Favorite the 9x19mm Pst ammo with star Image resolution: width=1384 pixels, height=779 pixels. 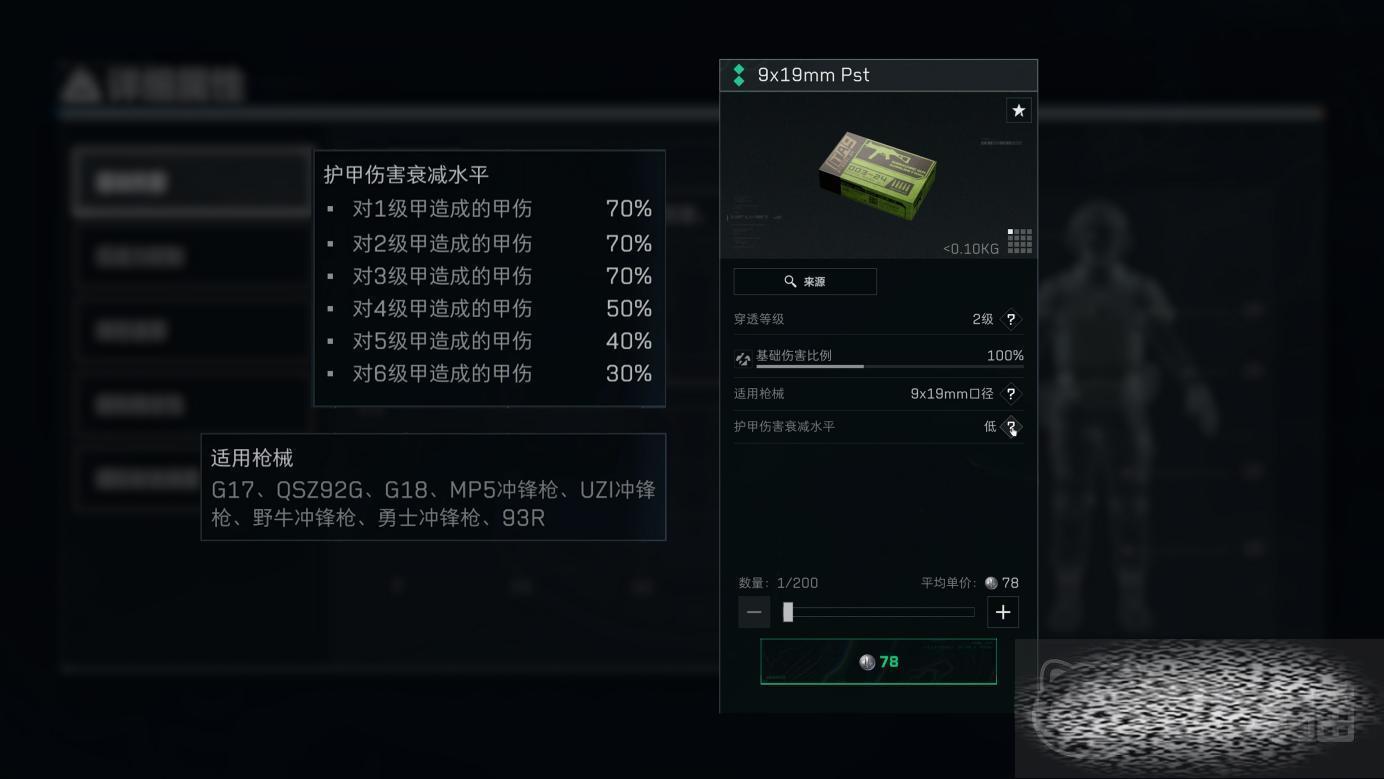(x=1018, y=111)
